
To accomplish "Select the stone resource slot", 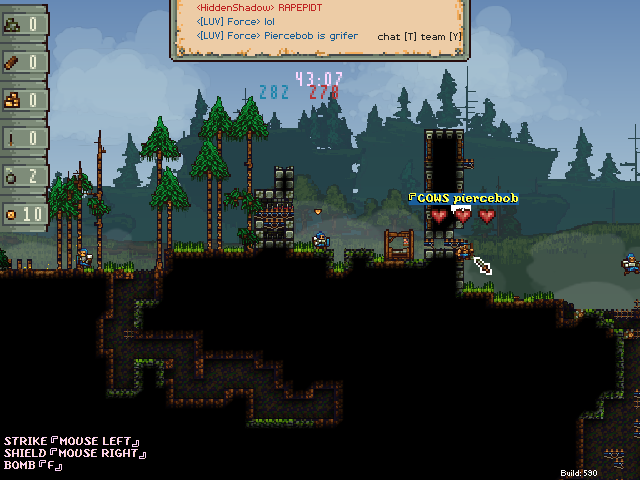I will pos(24,24).
